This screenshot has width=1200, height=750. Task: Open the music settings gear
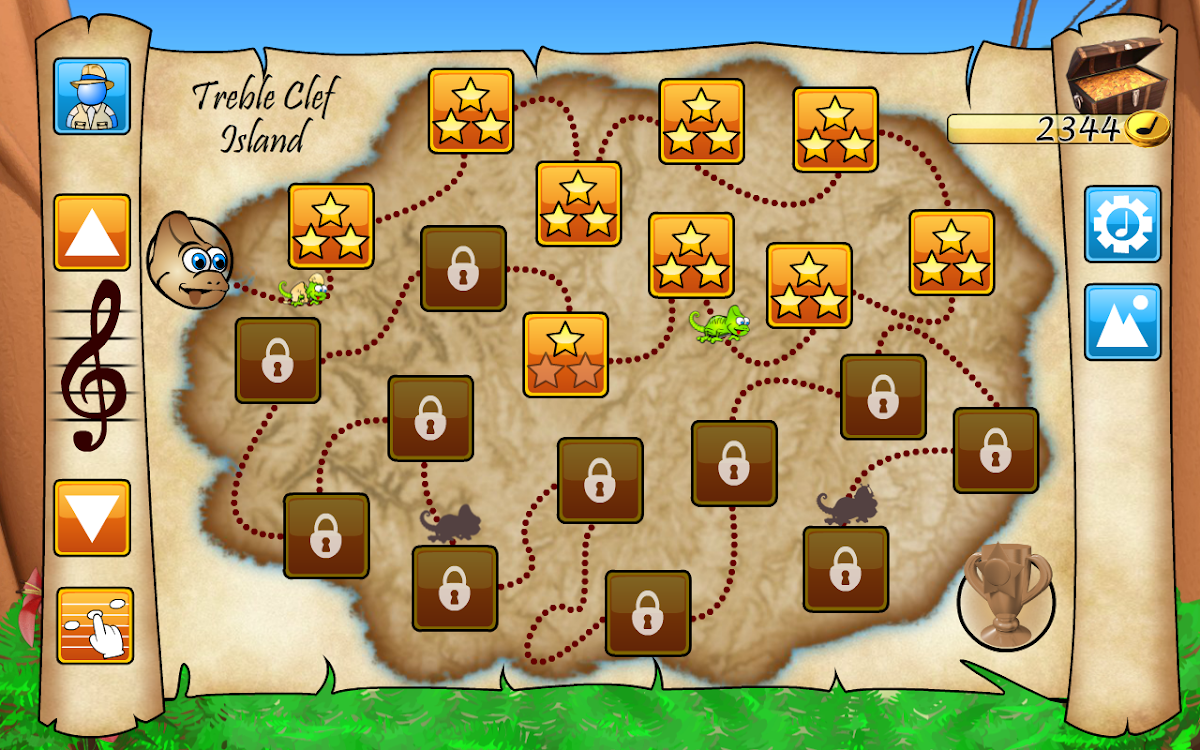tap(1123, 224)
